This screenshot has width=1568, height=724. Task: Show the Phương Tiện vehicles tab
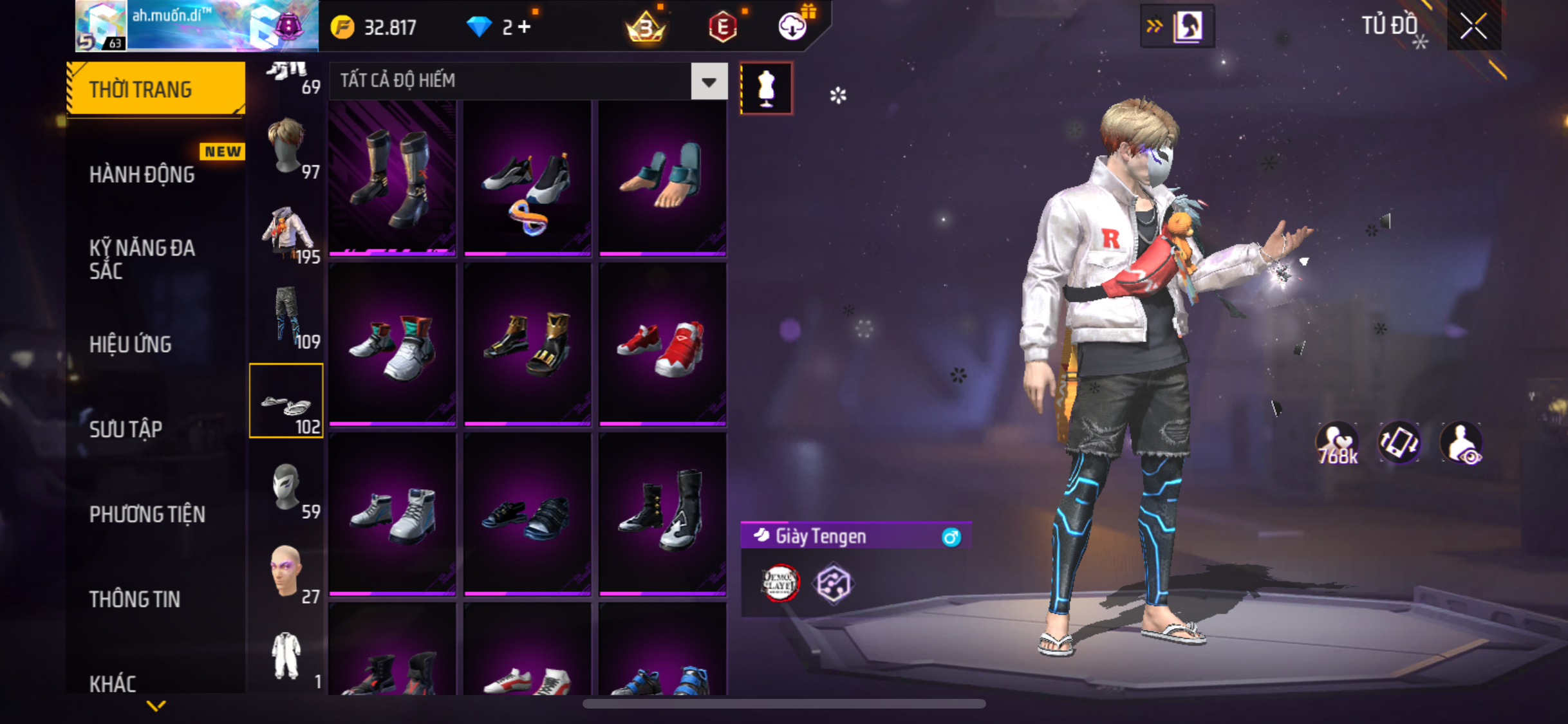pos(147,514)
